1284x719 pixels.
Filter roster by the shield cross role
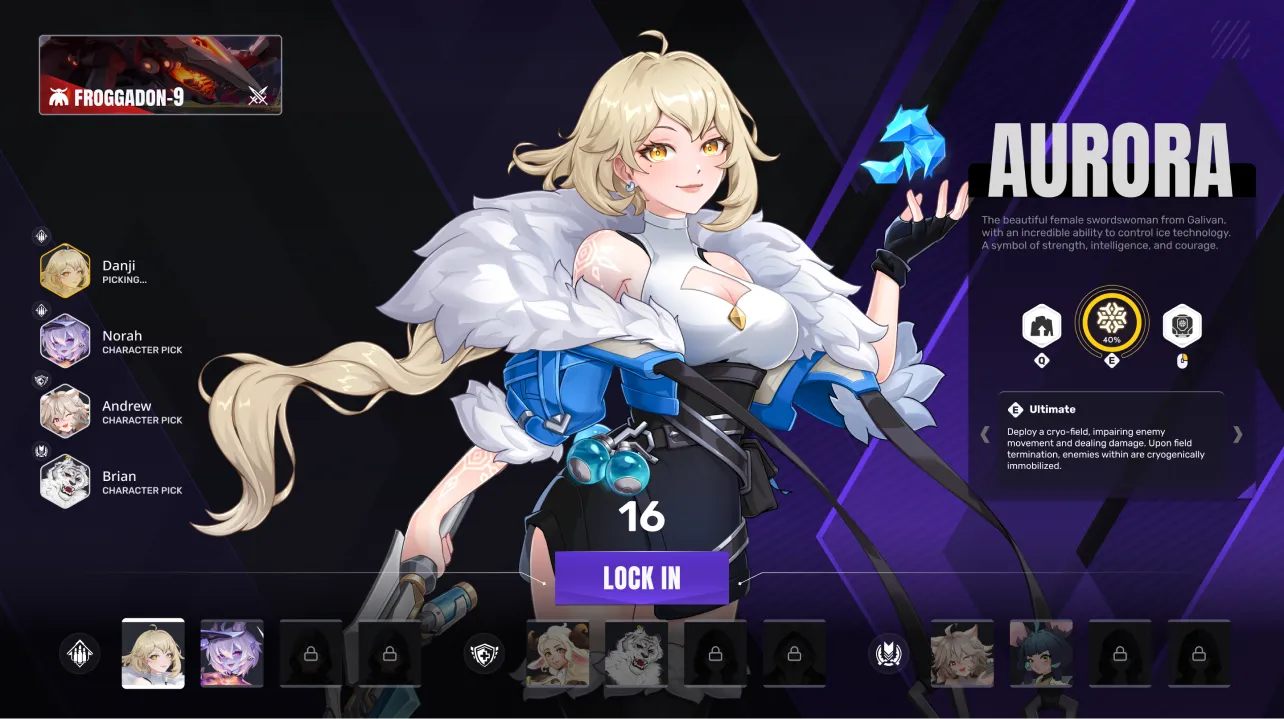pos(485,653)
